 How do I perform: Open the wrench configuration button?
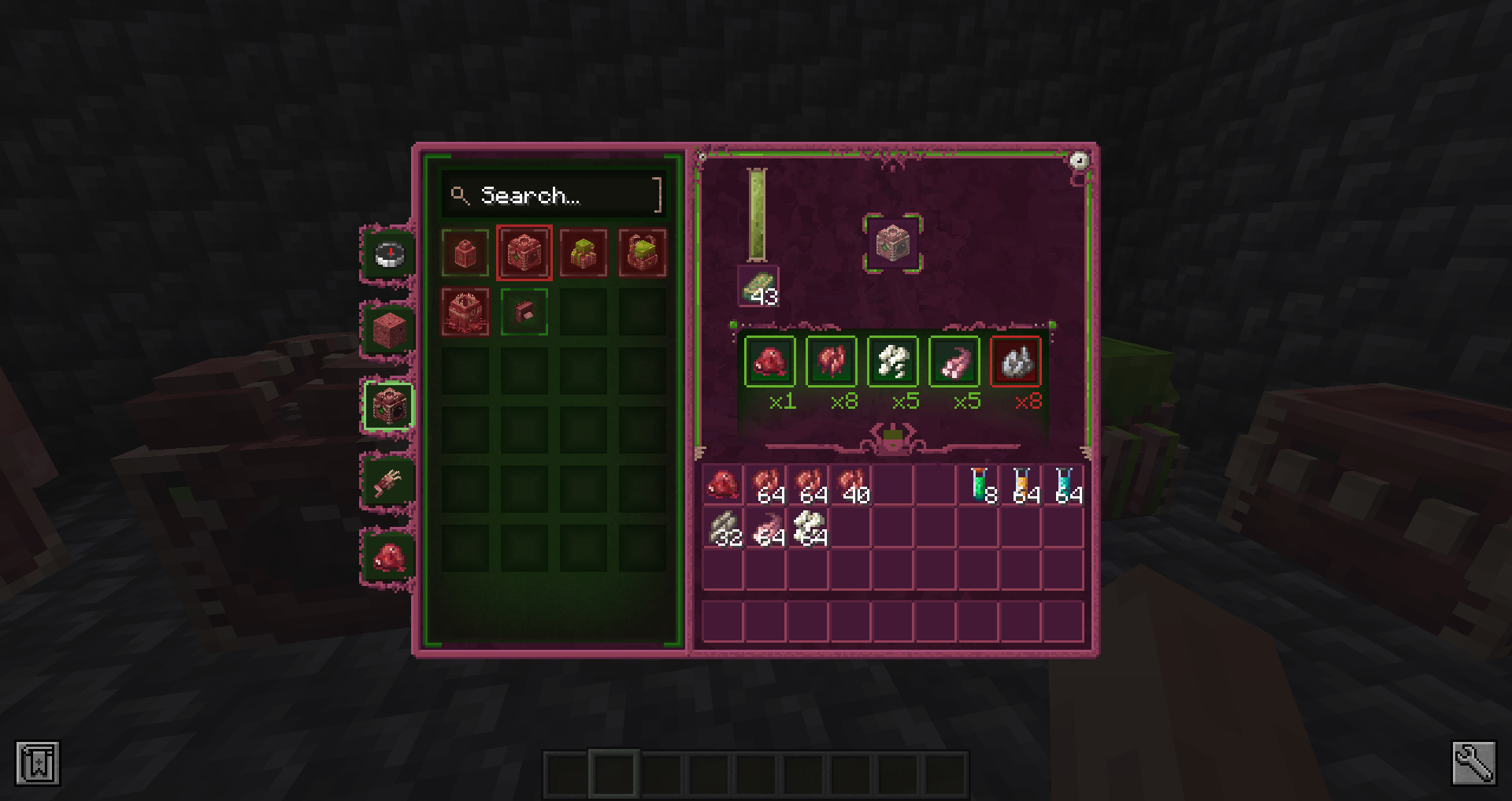[x=1473, y=763]
